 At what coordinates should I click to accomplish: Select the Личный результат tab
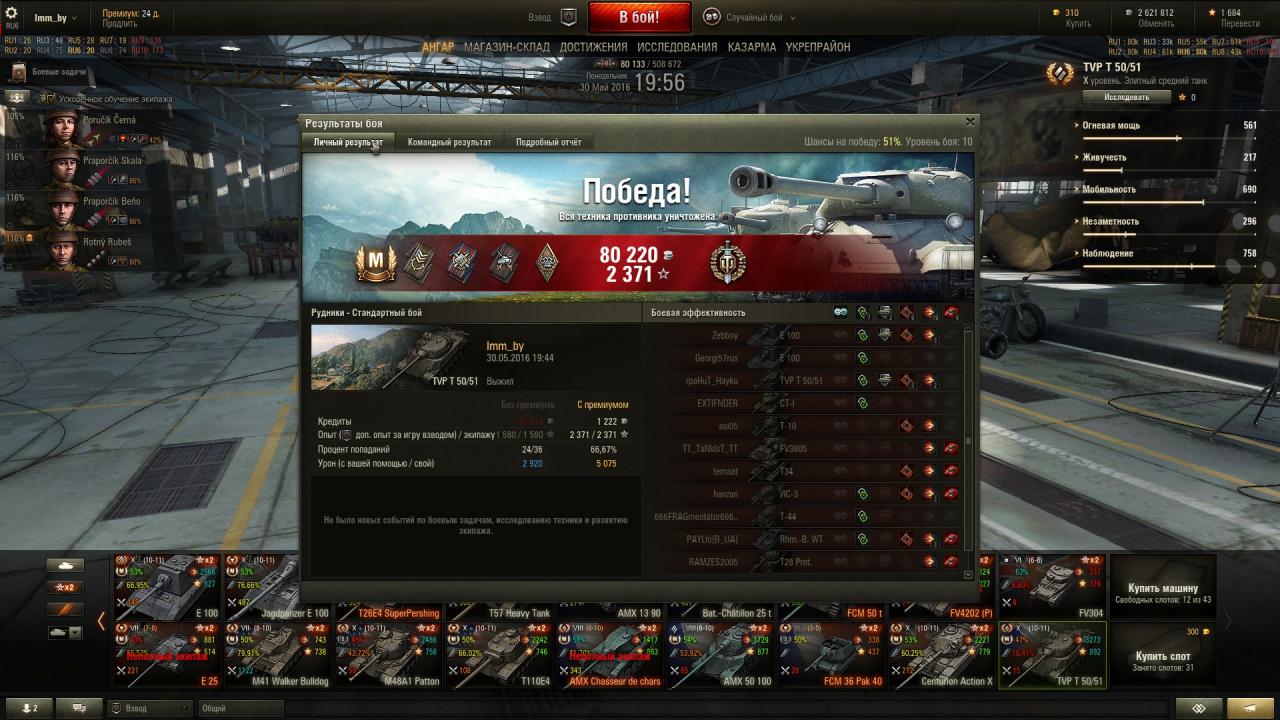[347, 142]
